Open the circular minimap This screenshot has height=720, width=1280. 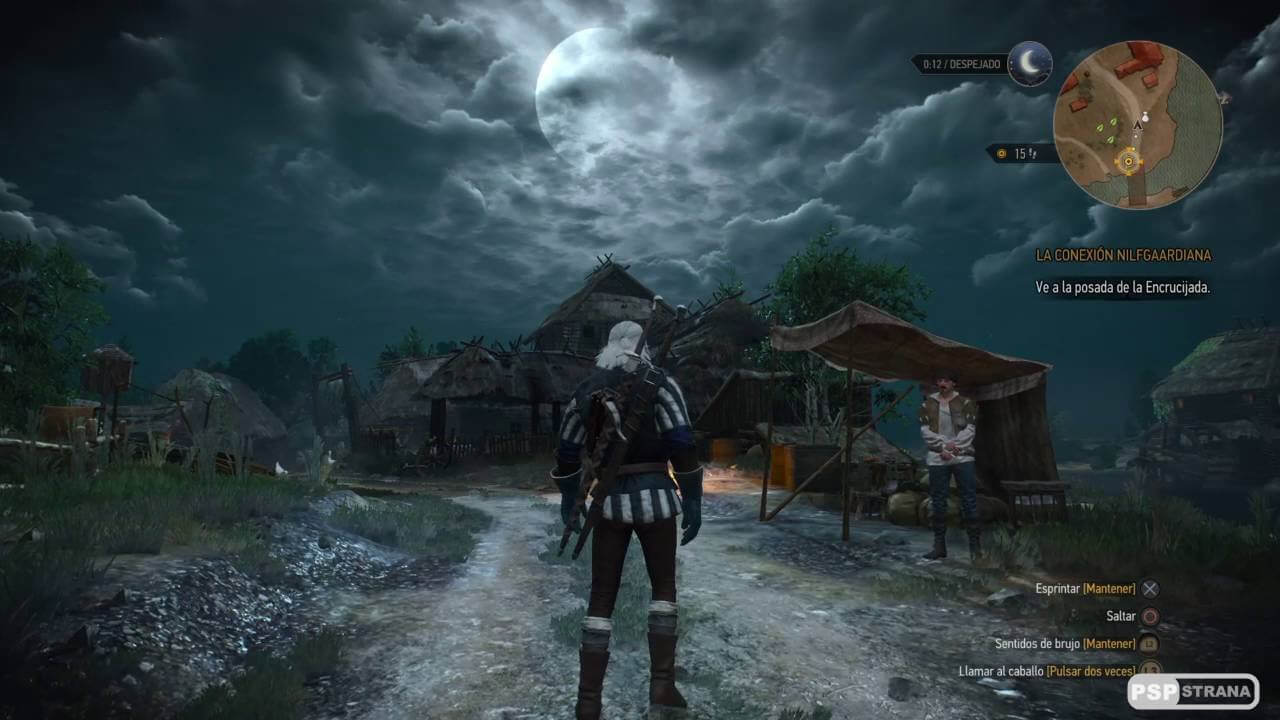[x=1137, y=124]
